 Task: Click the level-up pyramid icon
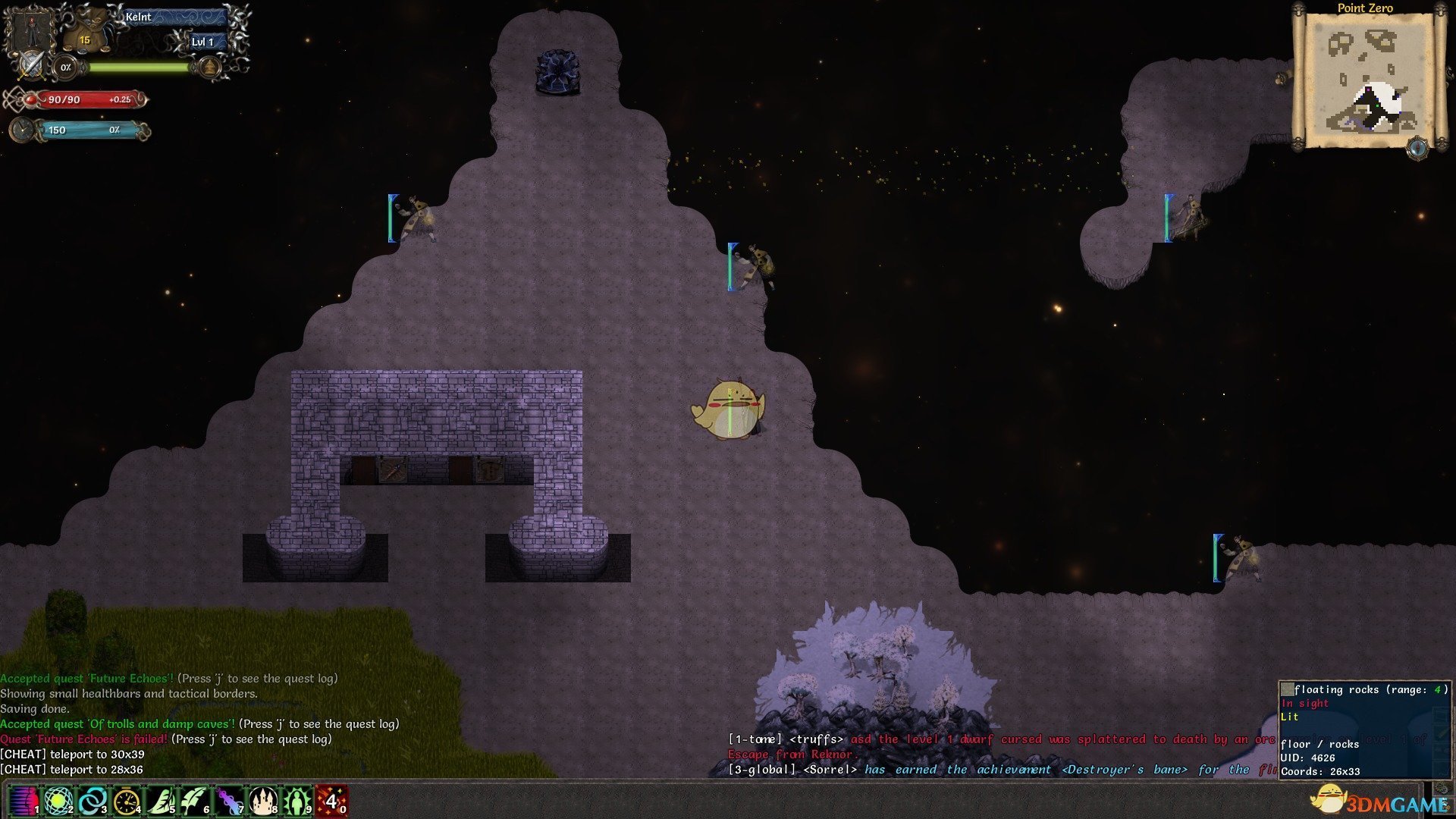(x=209, y=68)
